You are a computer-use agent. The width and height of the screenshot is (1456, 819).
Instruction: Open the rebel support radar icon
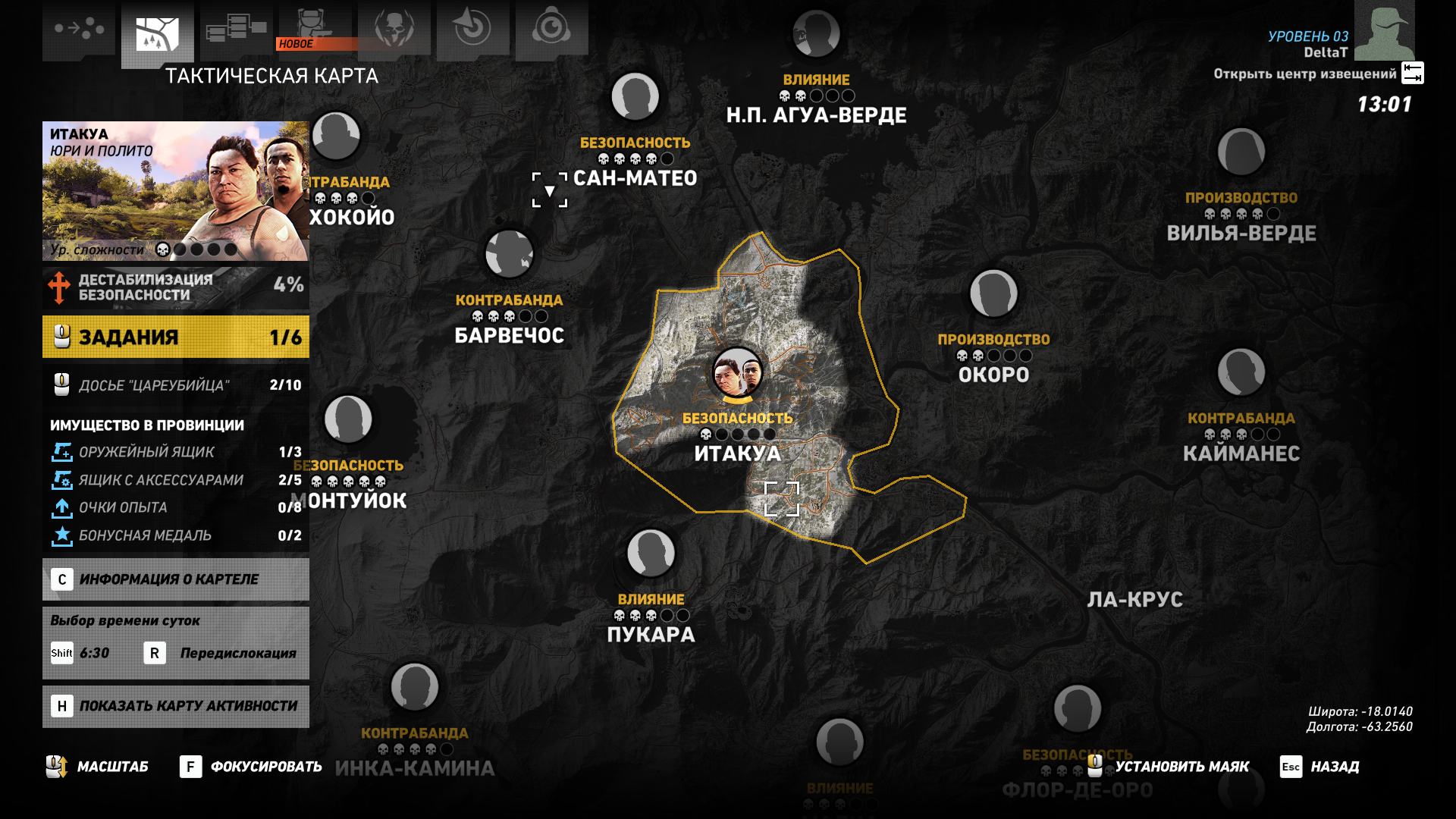472,27
